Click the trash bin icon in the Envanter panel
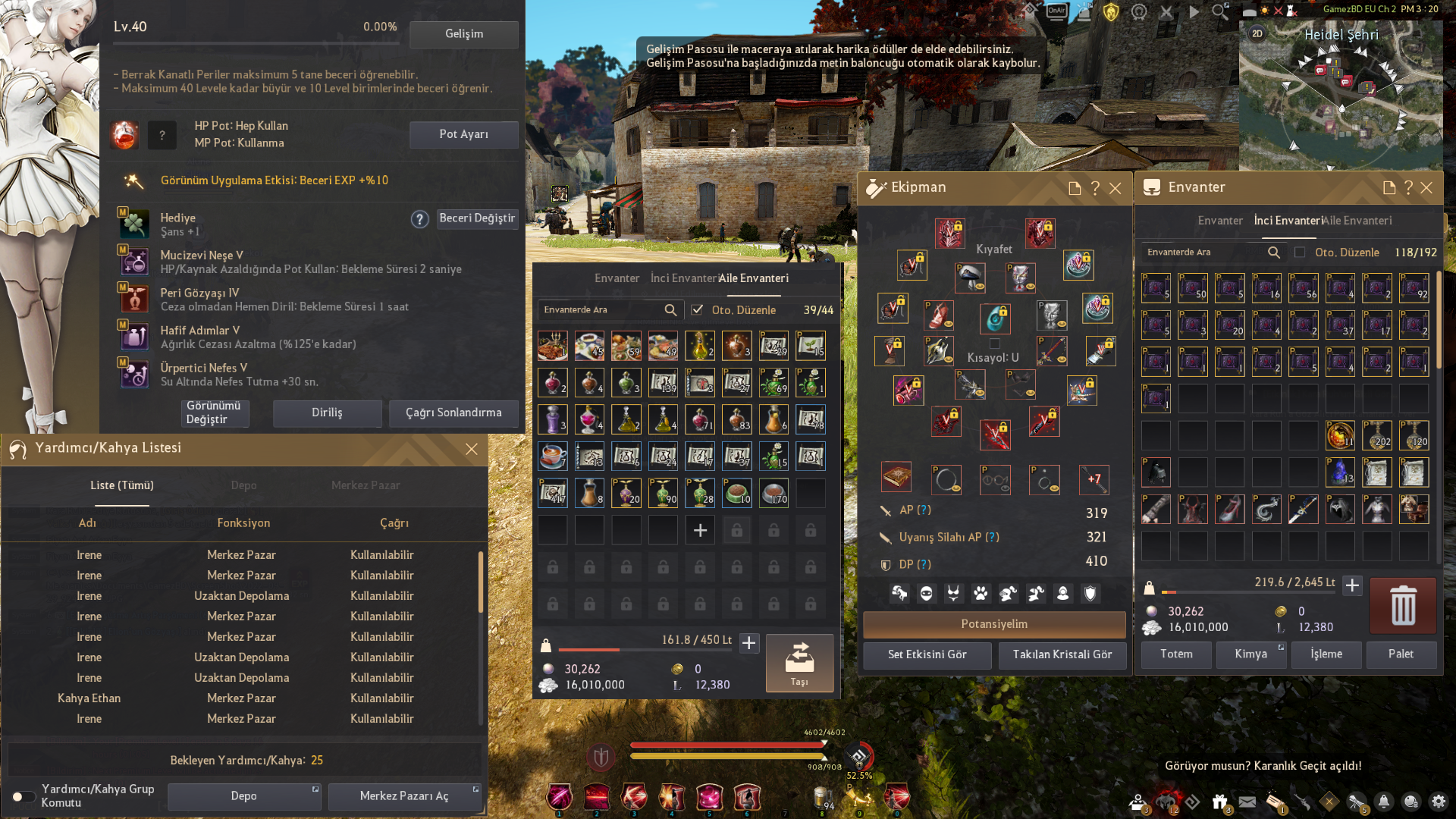The width and height of the screenshot is (1456, 819). [1402, 605]
